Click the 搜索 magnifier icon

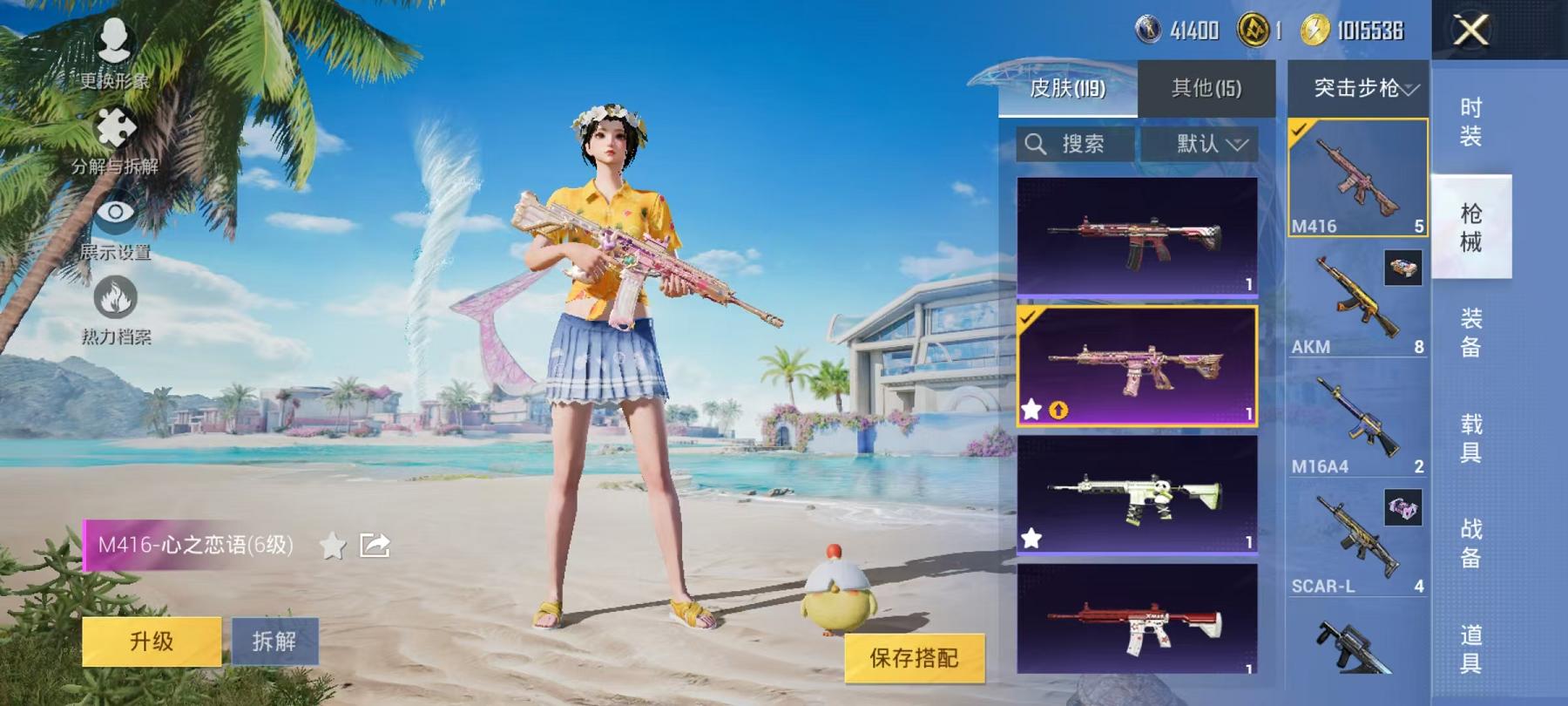[x=1037, y=144]
